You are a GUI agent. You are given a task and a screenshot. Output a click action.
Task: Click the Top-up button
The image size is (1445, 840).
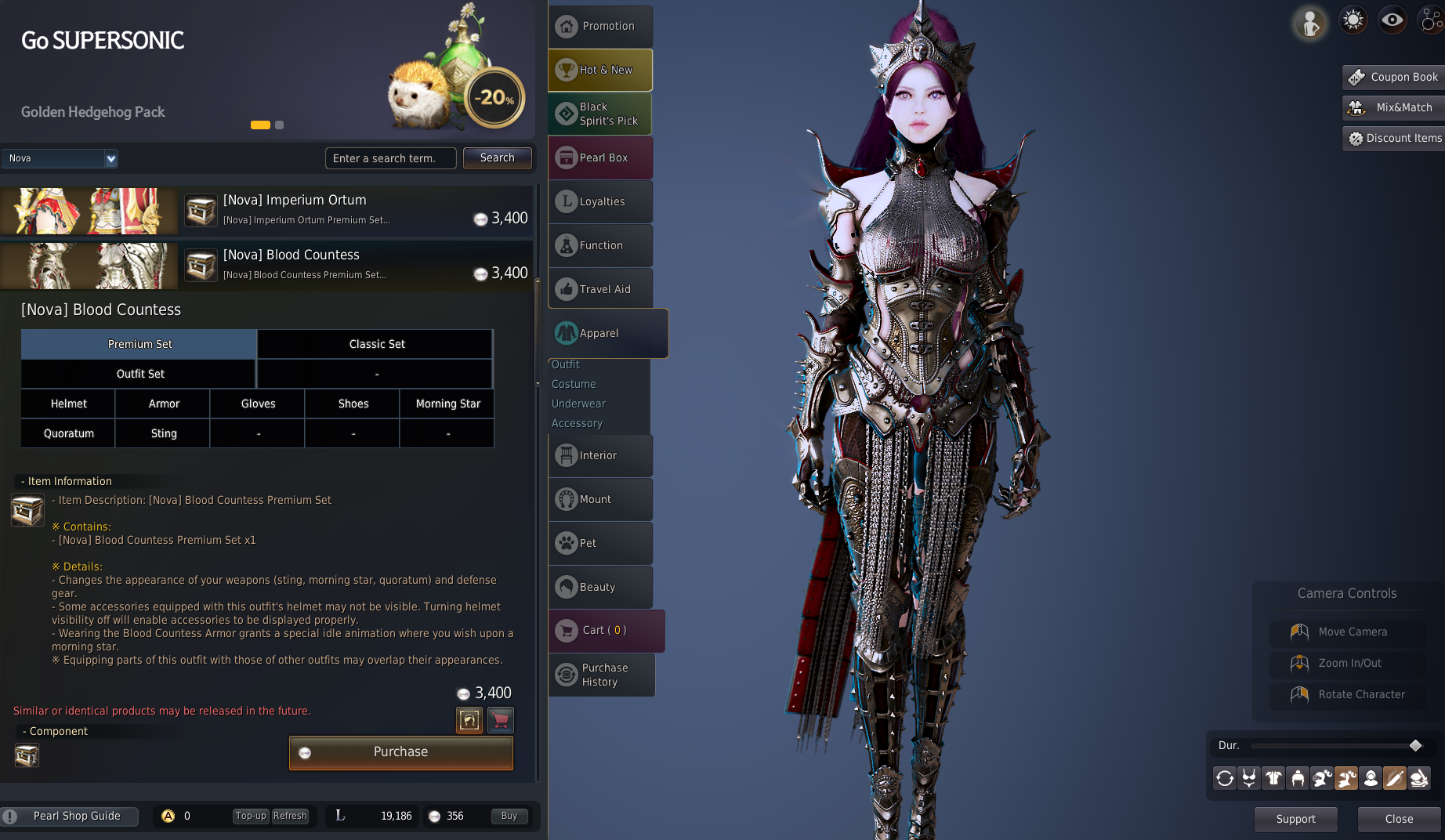pos(251,816)
